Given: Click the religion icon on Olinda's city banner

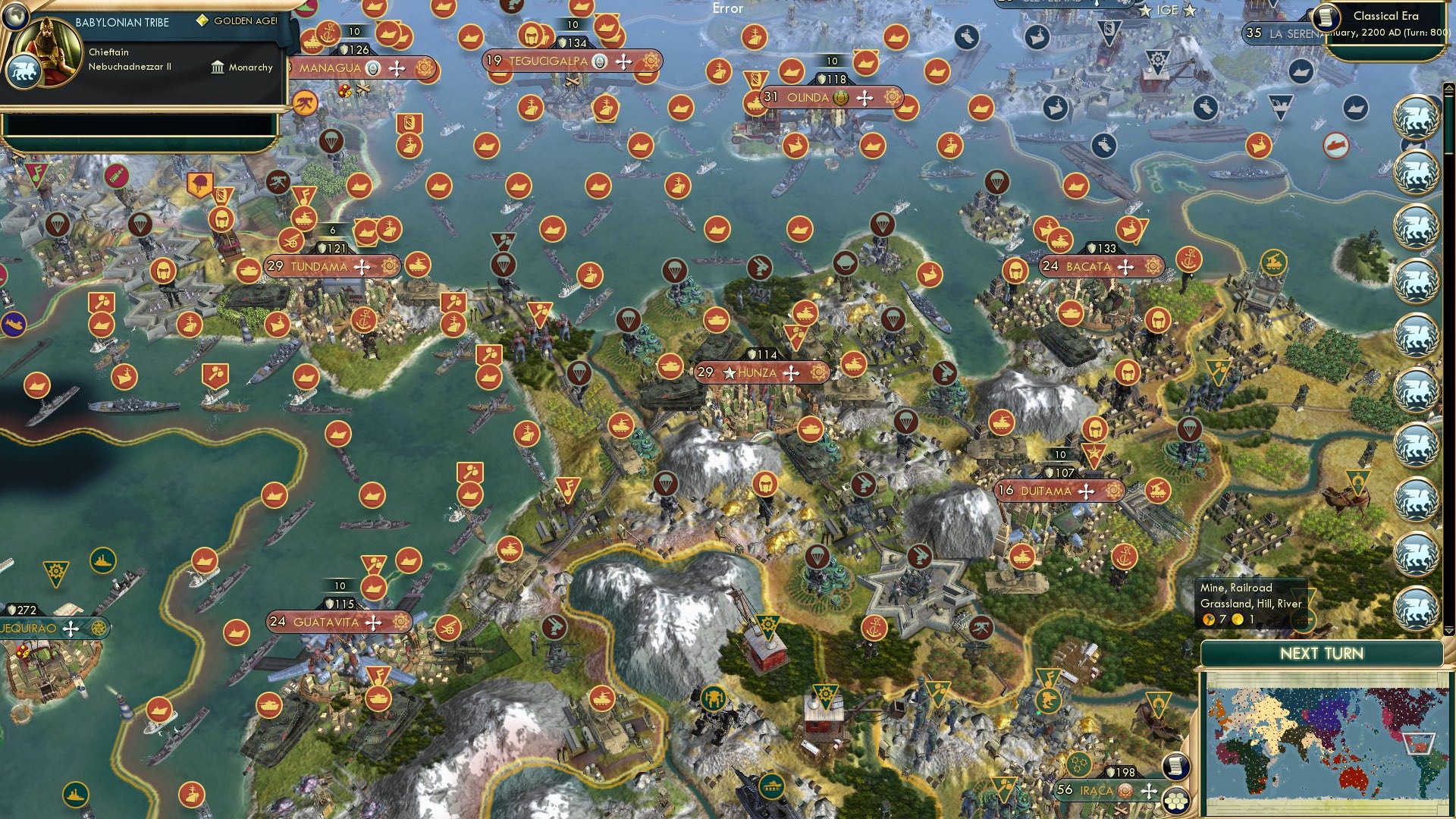Looking at the screenshot, I should 839,97.
